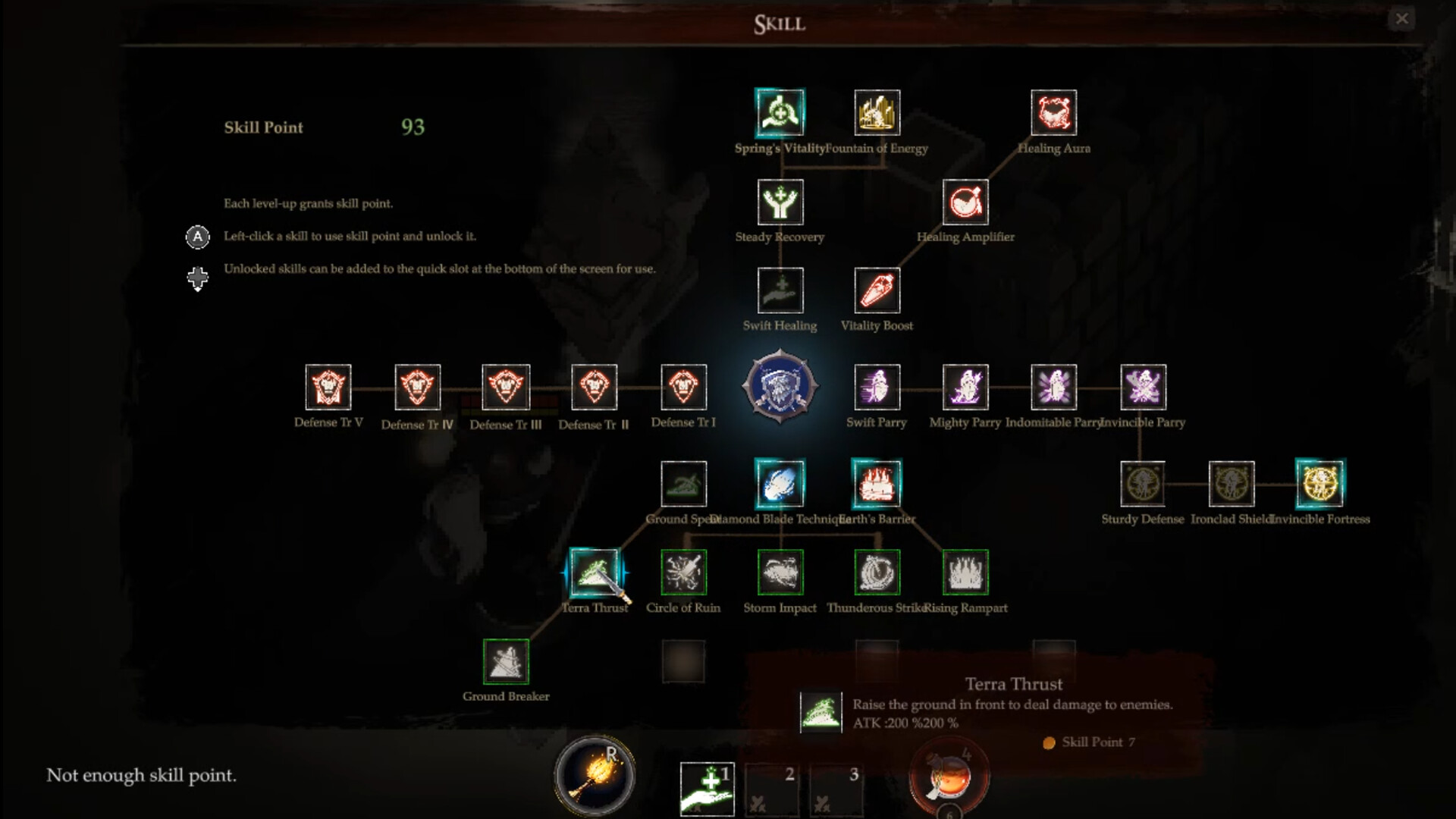Select the Invincible Parry skill
1456x819 pixels.
tap(1143, 387)
